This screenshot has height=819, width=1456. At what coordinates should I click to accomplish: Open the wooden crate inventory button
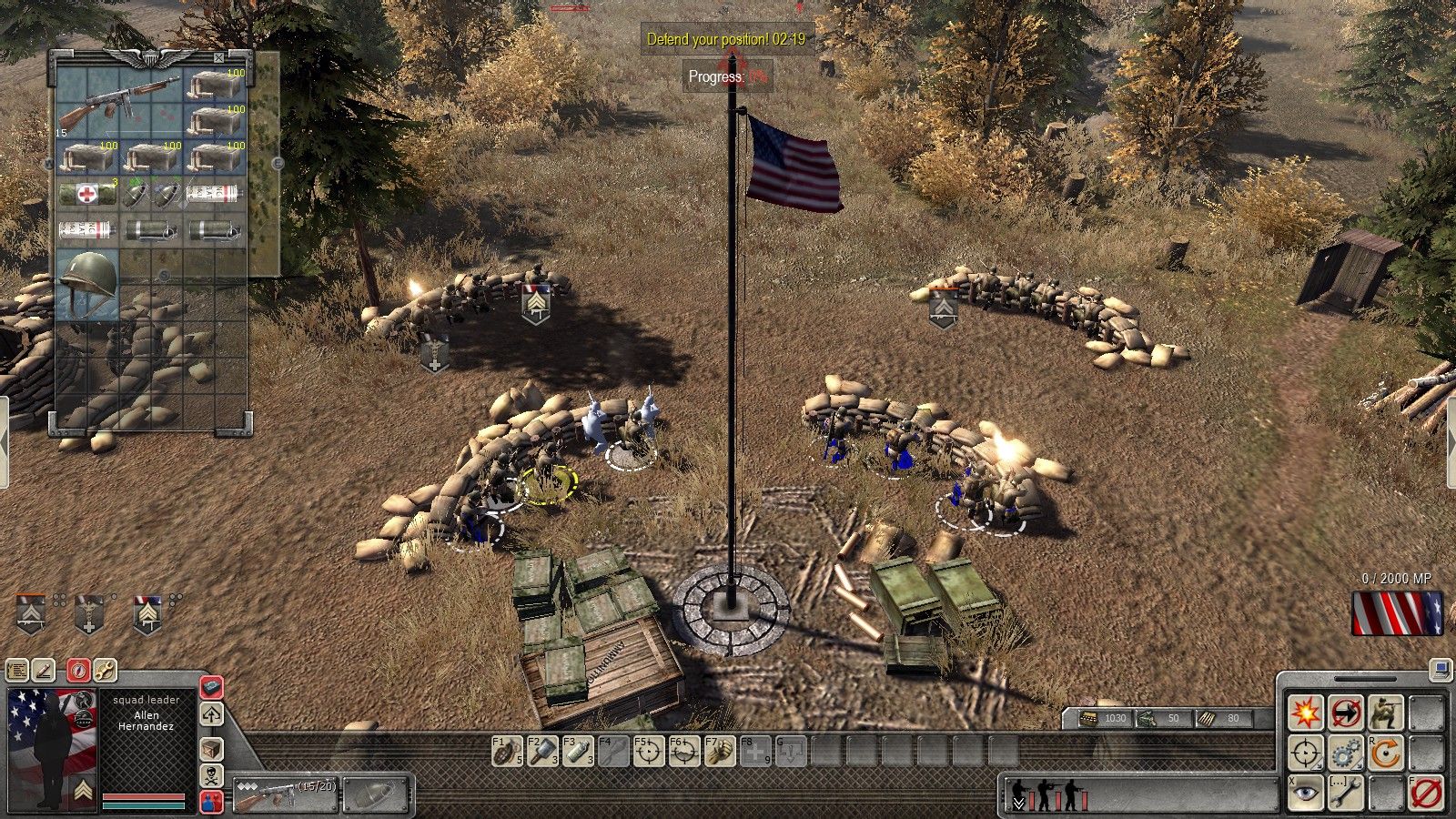[x=211, y=750]
